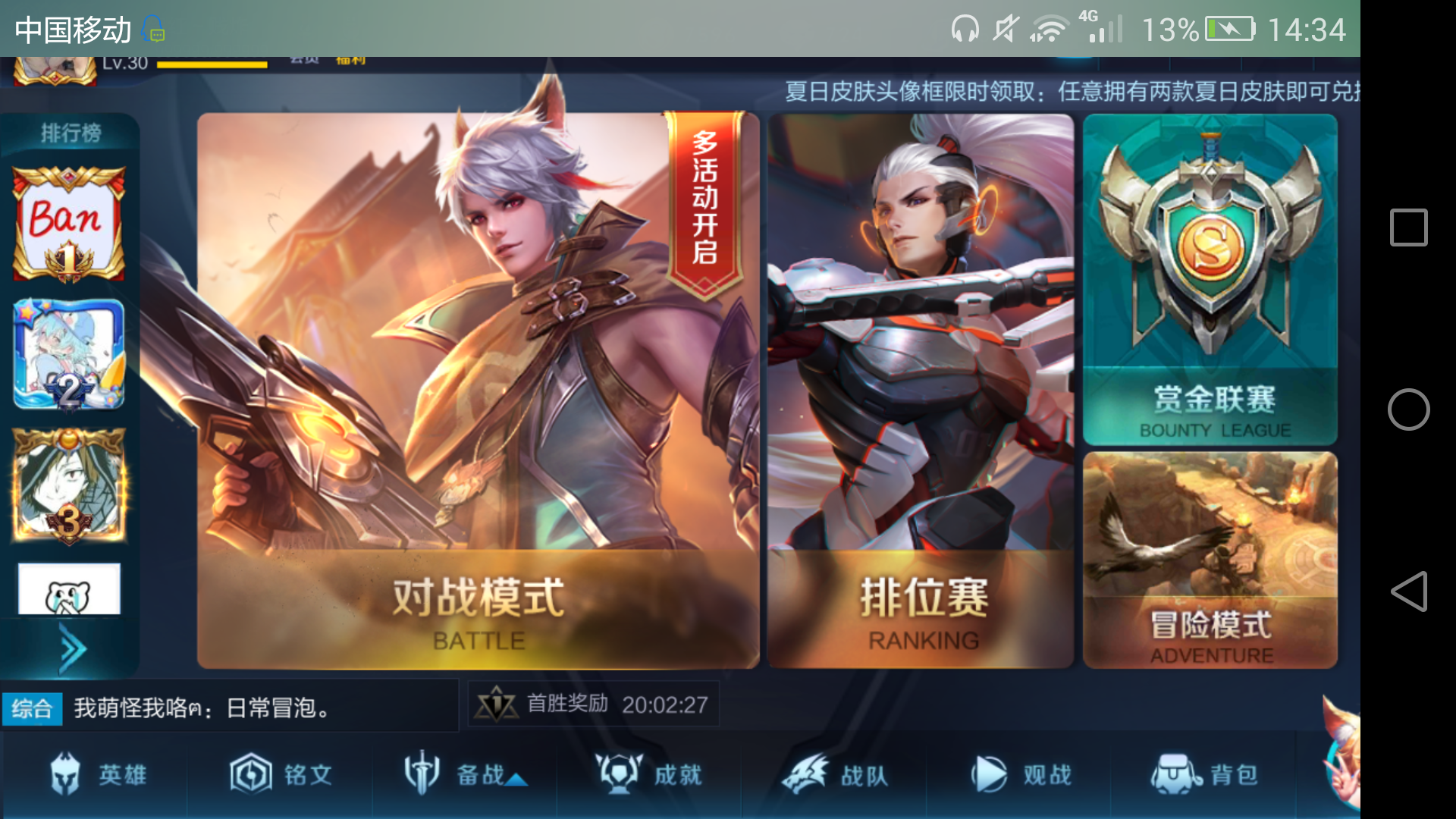
Task: Click the Lv.30 experience progress bar
Action: [212, 65]
